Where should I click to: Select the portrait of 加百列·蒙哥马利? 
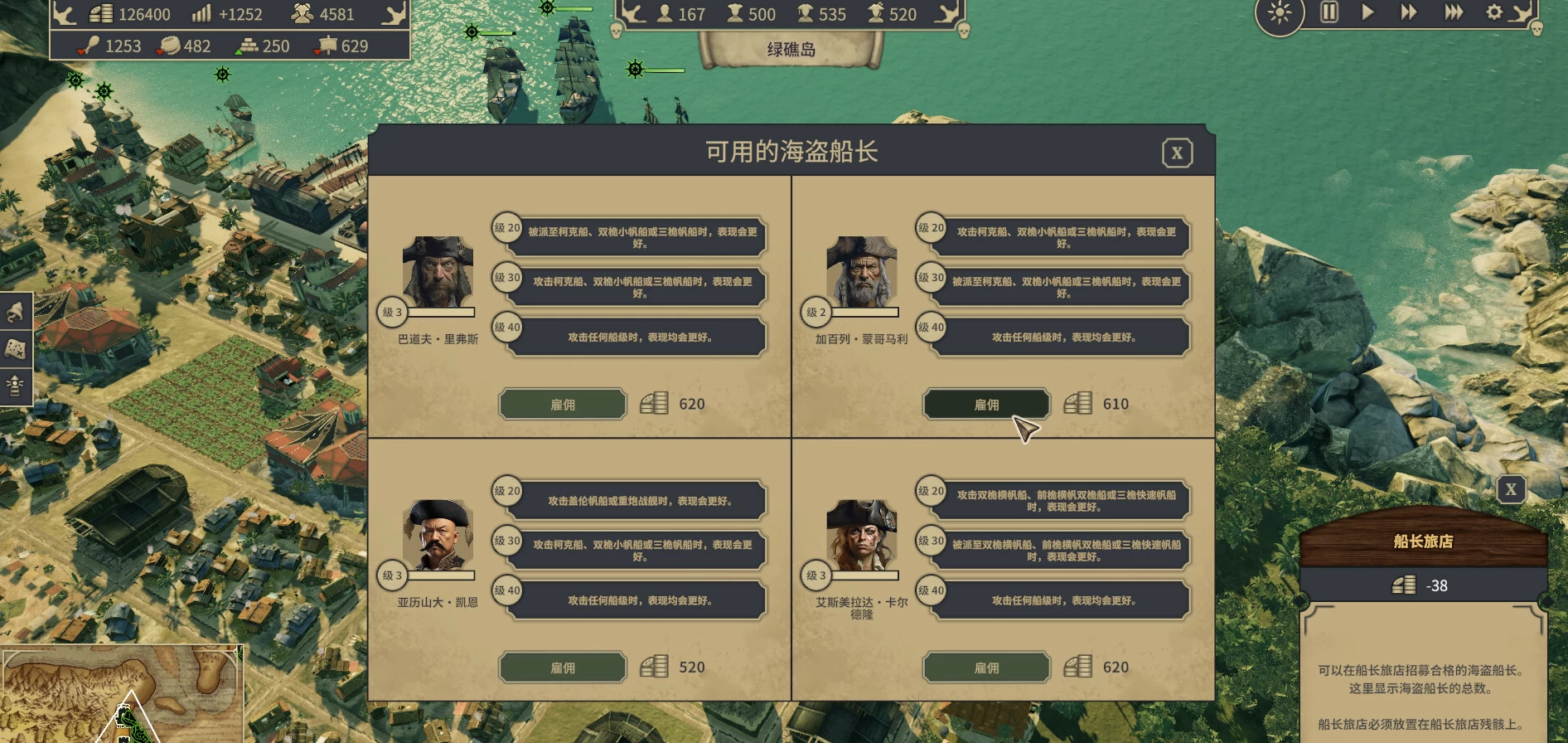pyautogui.click(x=862, y=272)
